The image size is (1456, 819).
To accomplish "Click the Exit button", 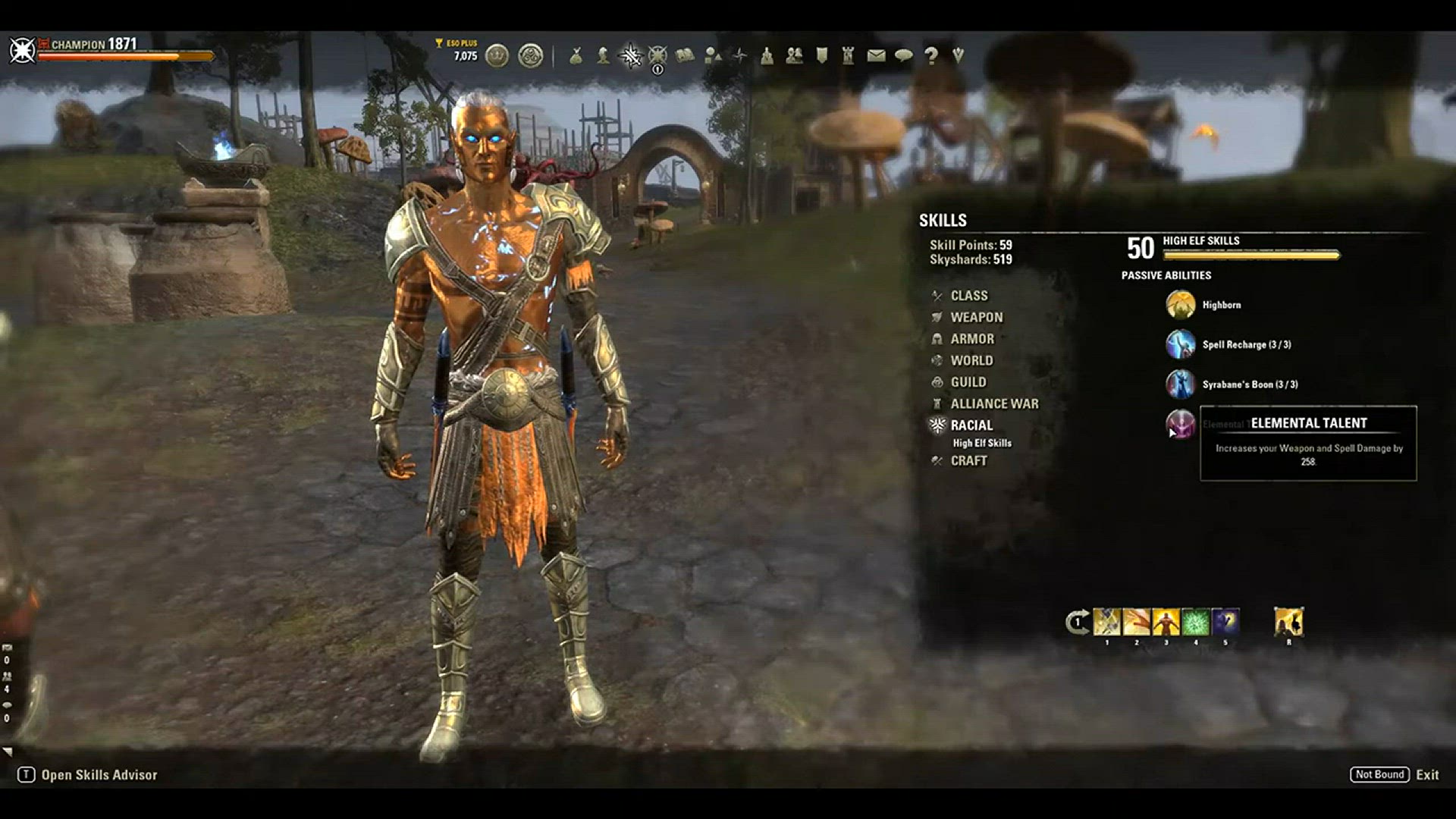I will click(x=1426, y=775).
